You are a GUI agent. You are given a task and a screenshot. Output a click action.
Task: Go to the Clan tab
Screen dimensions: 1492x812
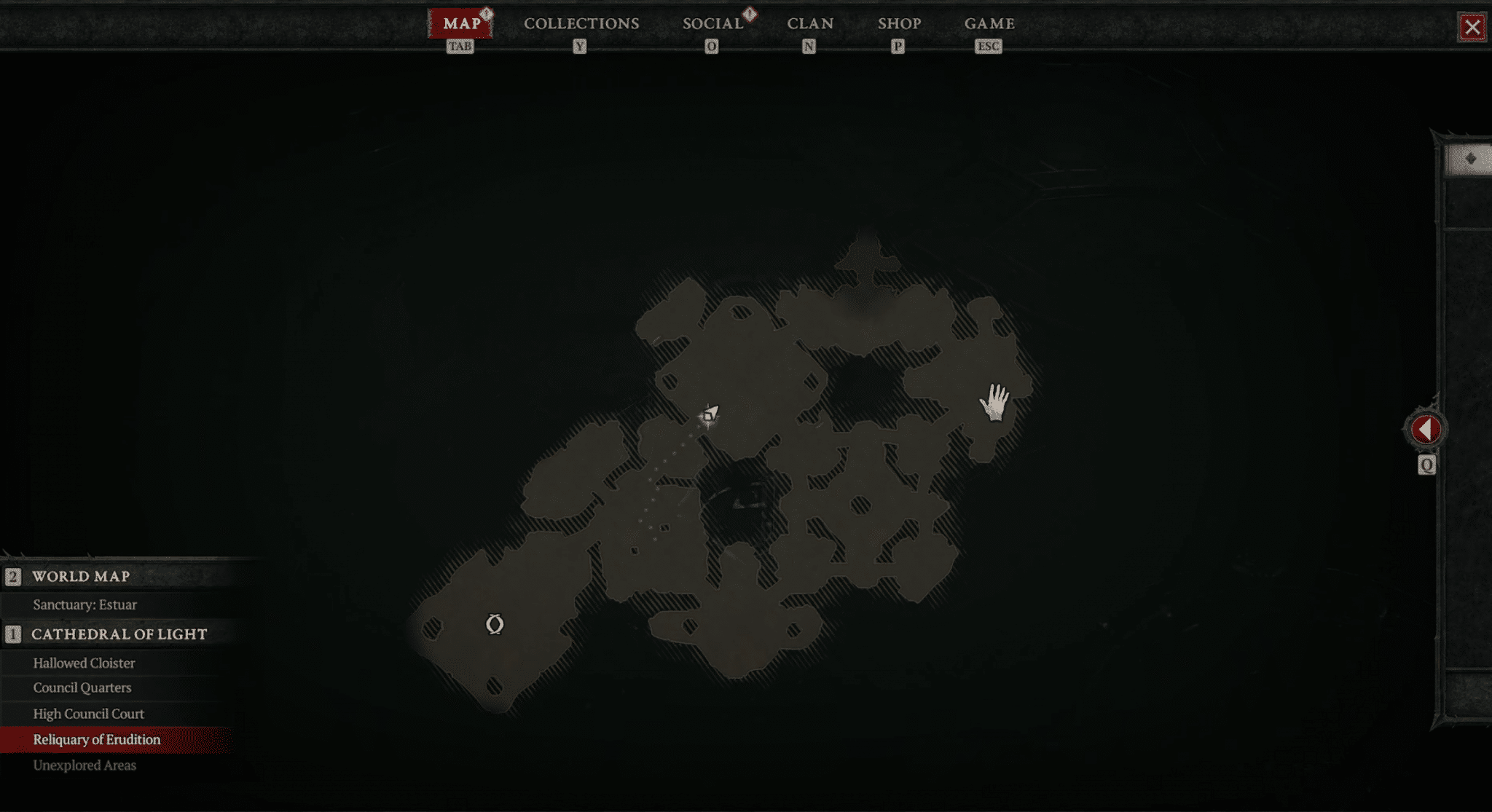tap(810, 23)
